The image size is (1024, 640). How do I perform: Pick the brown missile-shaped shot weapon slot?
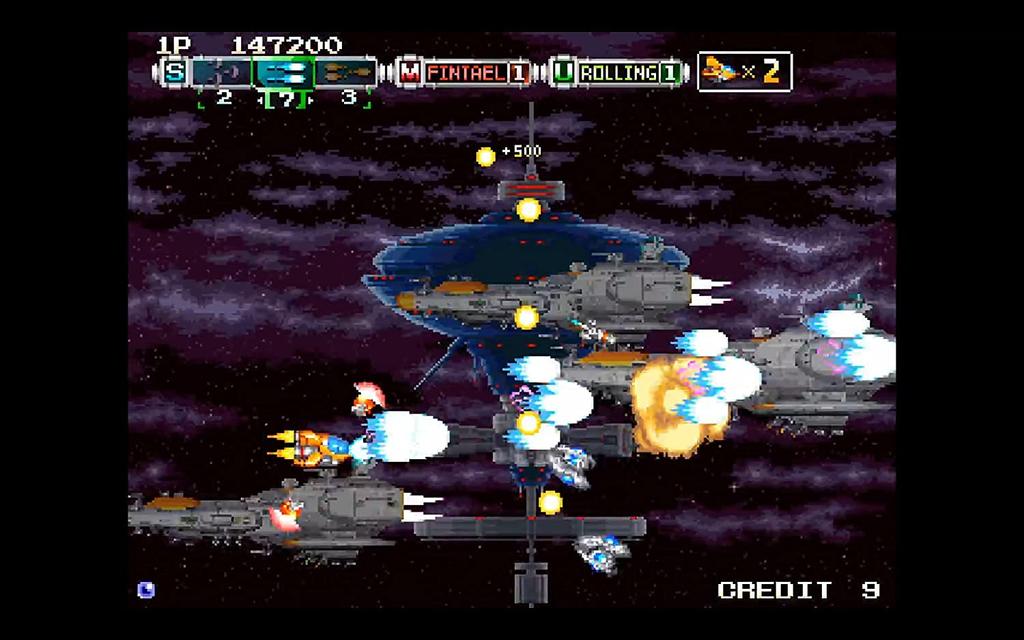click(x=345, y=72)
